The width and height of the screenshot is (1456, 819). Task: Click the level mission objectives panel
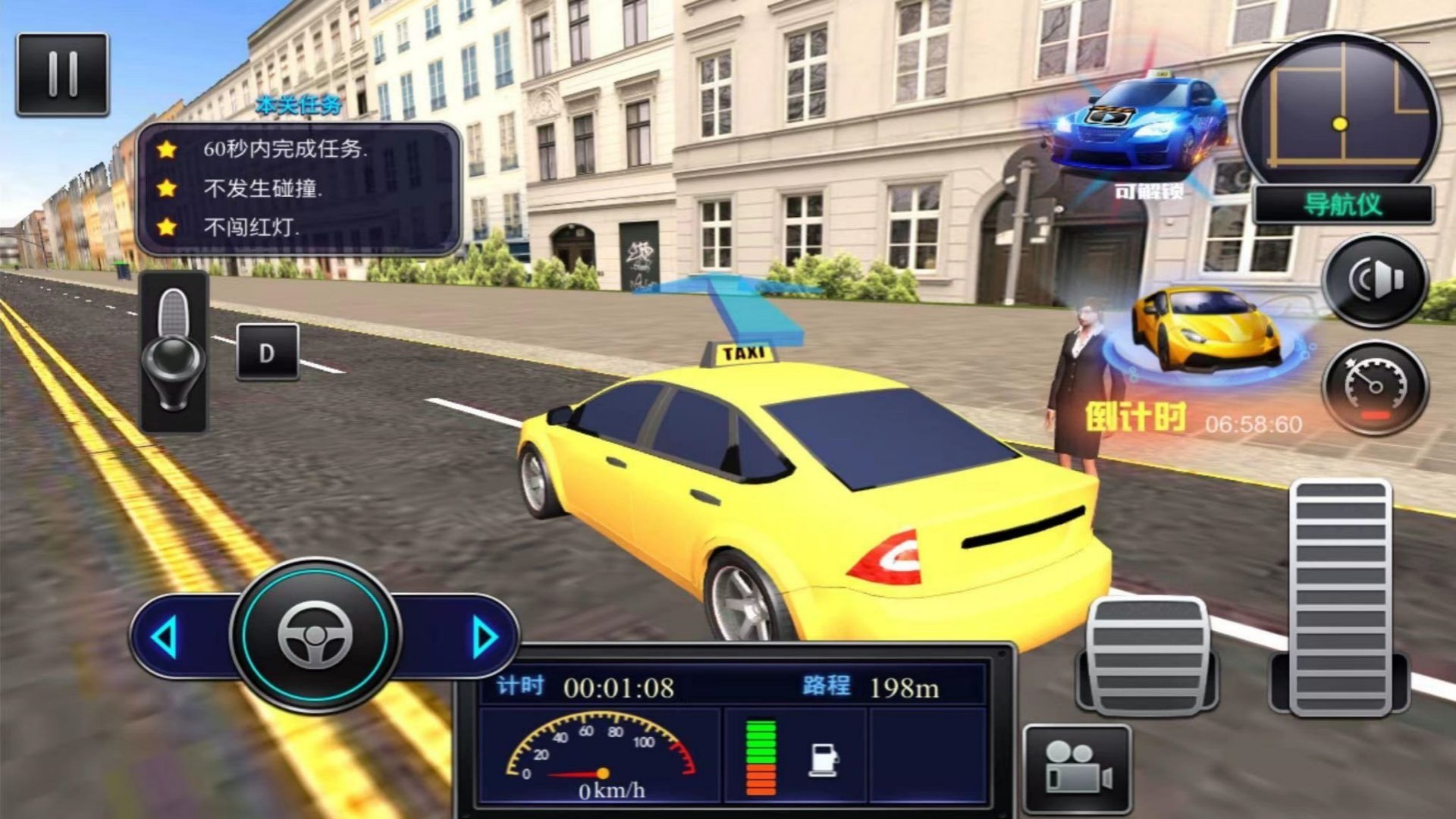click(x=299, y=188)
